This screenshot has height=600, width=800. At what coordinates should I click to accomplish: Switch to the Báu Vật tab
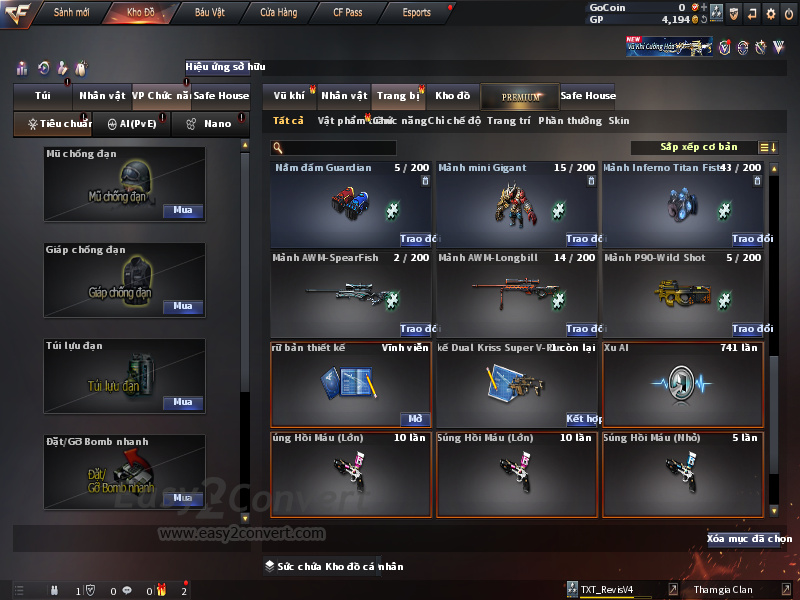click(209, 13)
